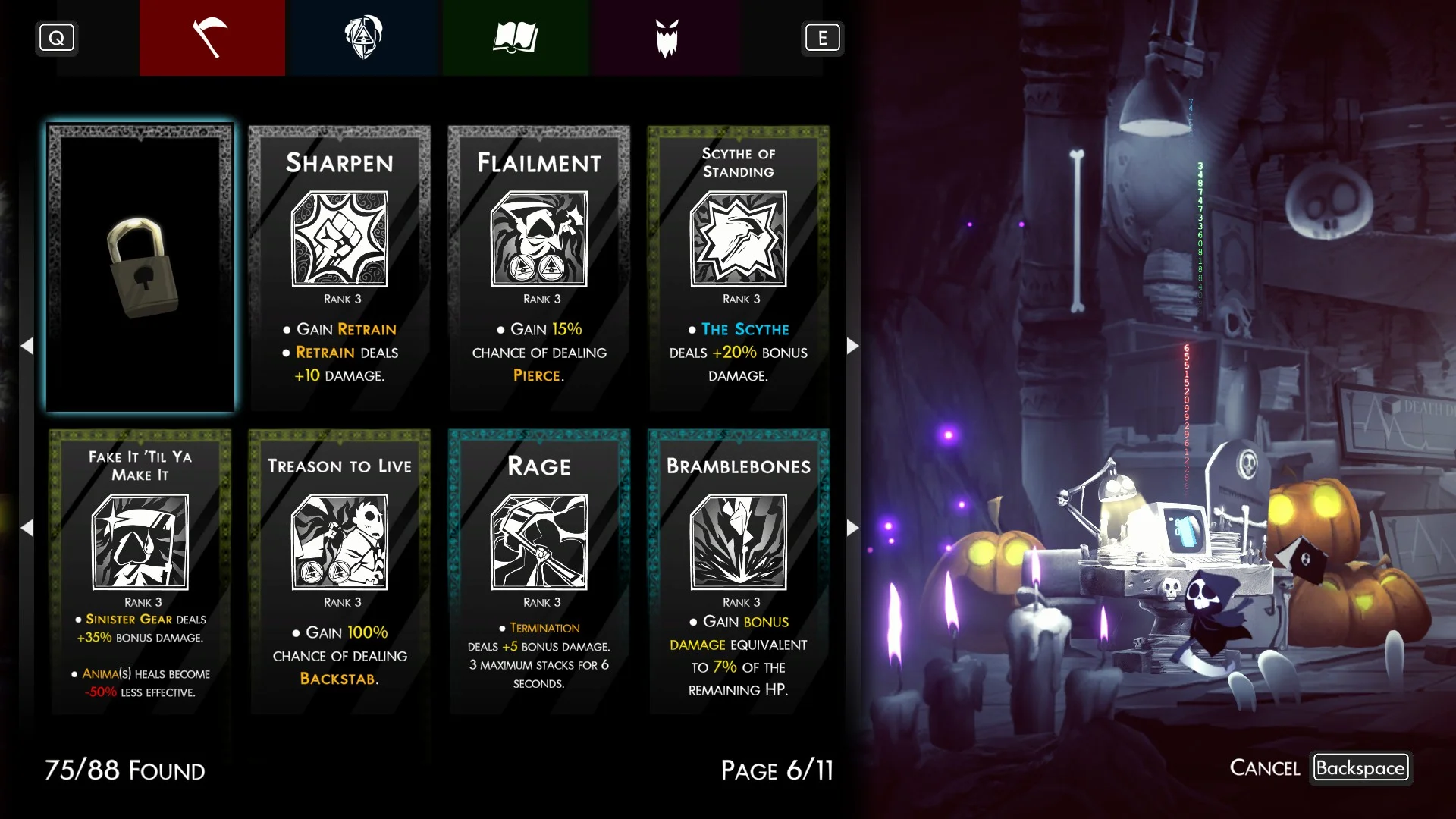Select the green open book tab
1456x819 pixels.
(x=516, y=38)
